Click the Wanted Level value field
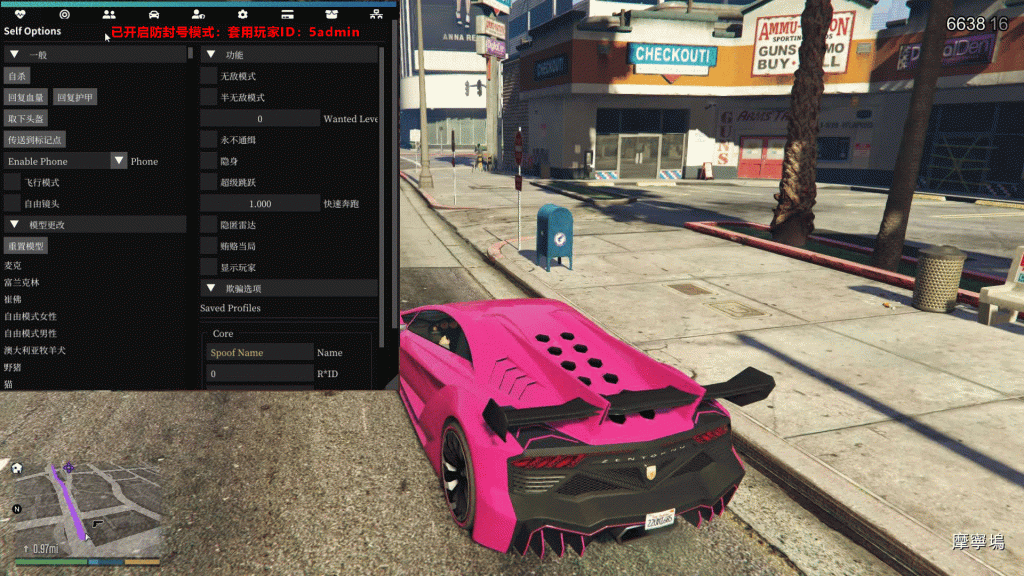Screen dimensions: 1024x576 [260, 119]
